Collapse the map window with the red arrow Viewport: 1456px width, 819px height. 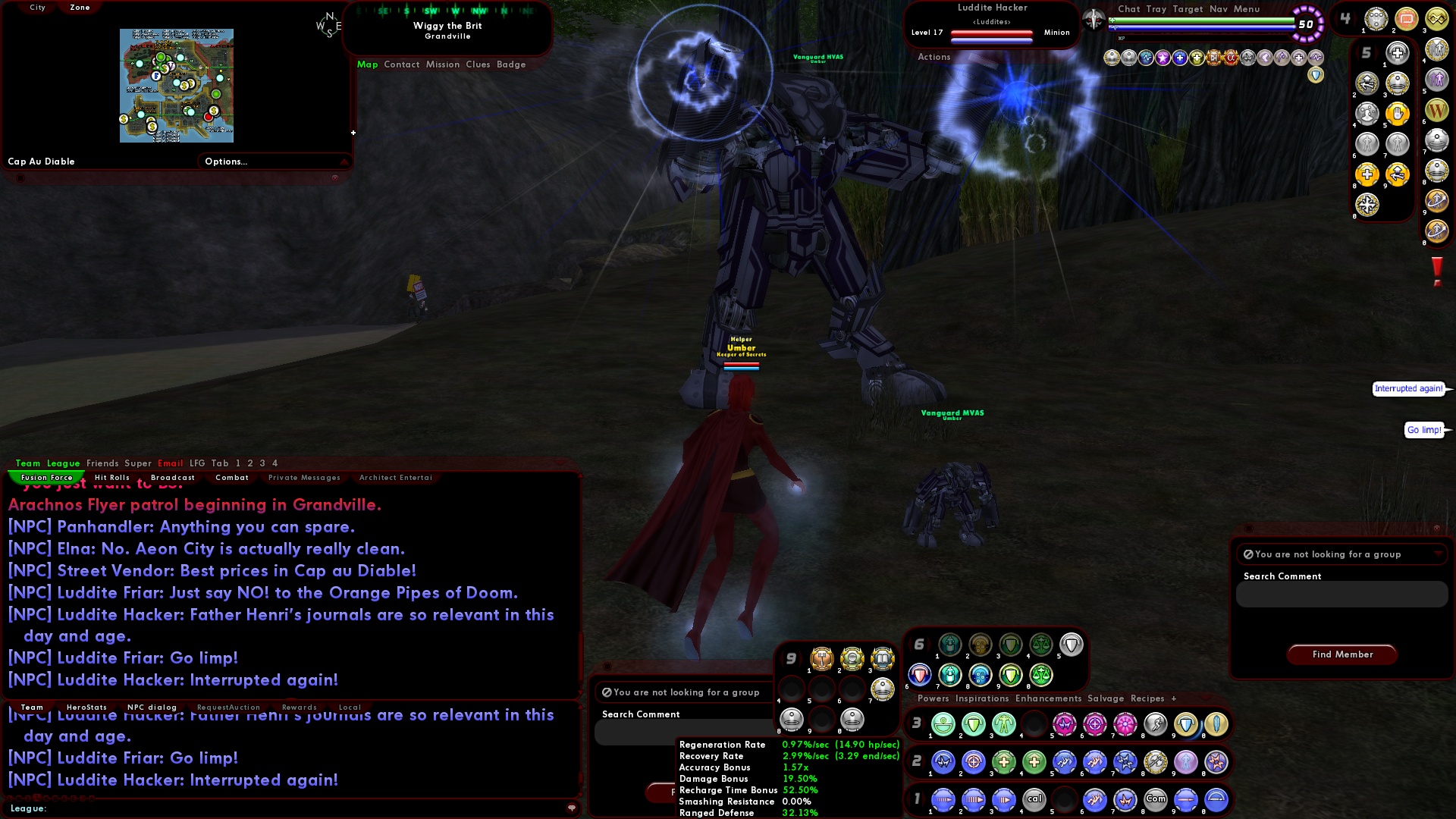coord(343,162)
